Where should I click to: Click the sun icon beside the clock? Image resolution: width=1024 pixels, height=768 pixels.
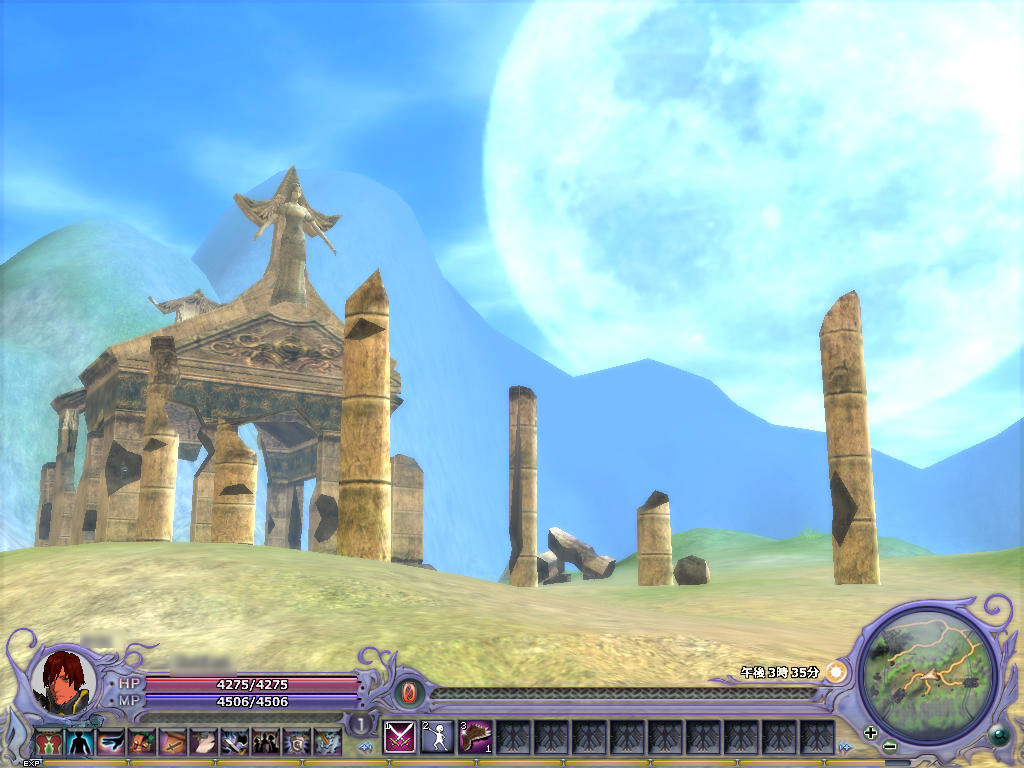click(835, 672)
